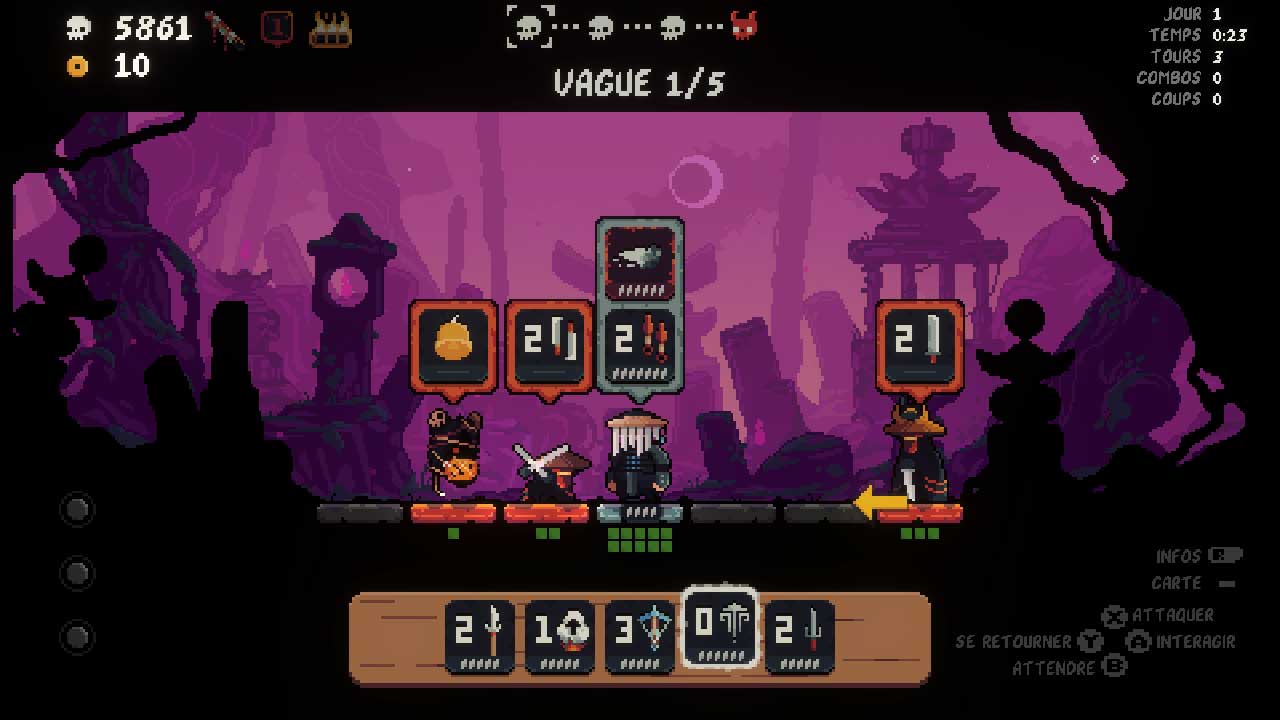Click the boss skull at wave progress end

743,28
